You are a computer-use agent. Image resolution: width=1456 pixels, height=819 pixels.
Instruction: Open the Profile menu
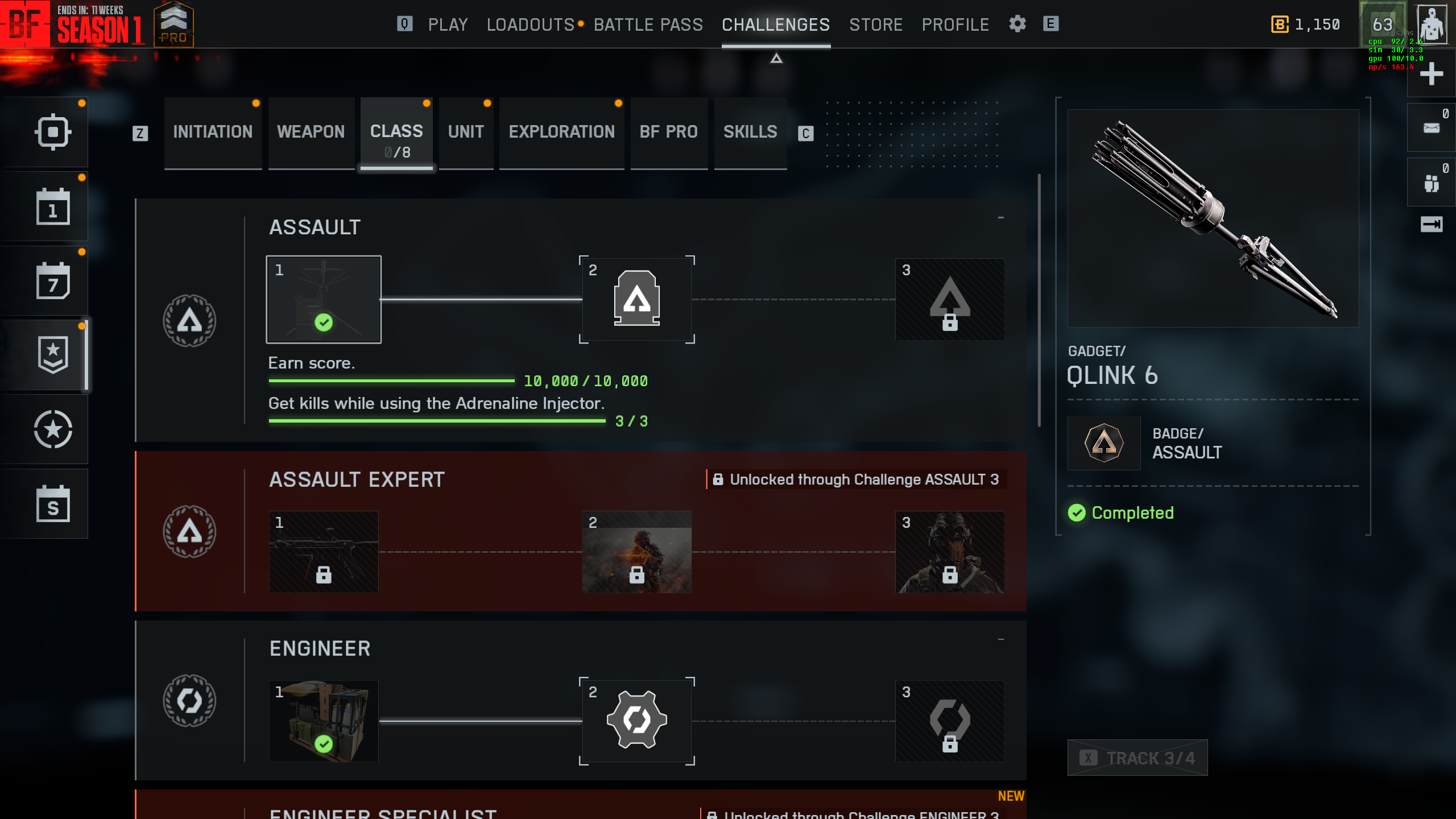click(x=955, y=24)
